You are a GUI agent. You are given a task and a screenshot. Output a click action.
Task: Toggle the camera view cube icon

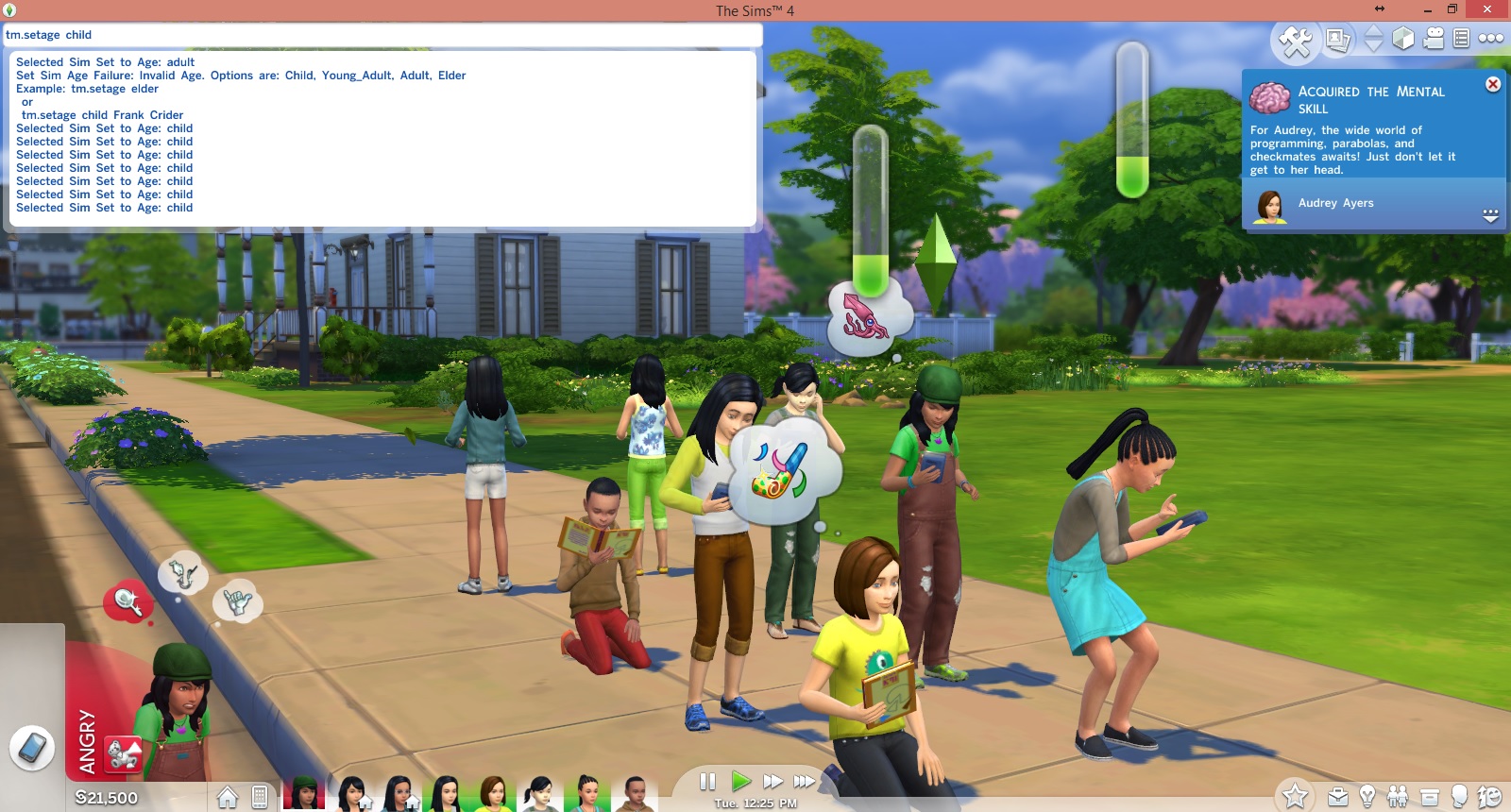pos(1401,40)
